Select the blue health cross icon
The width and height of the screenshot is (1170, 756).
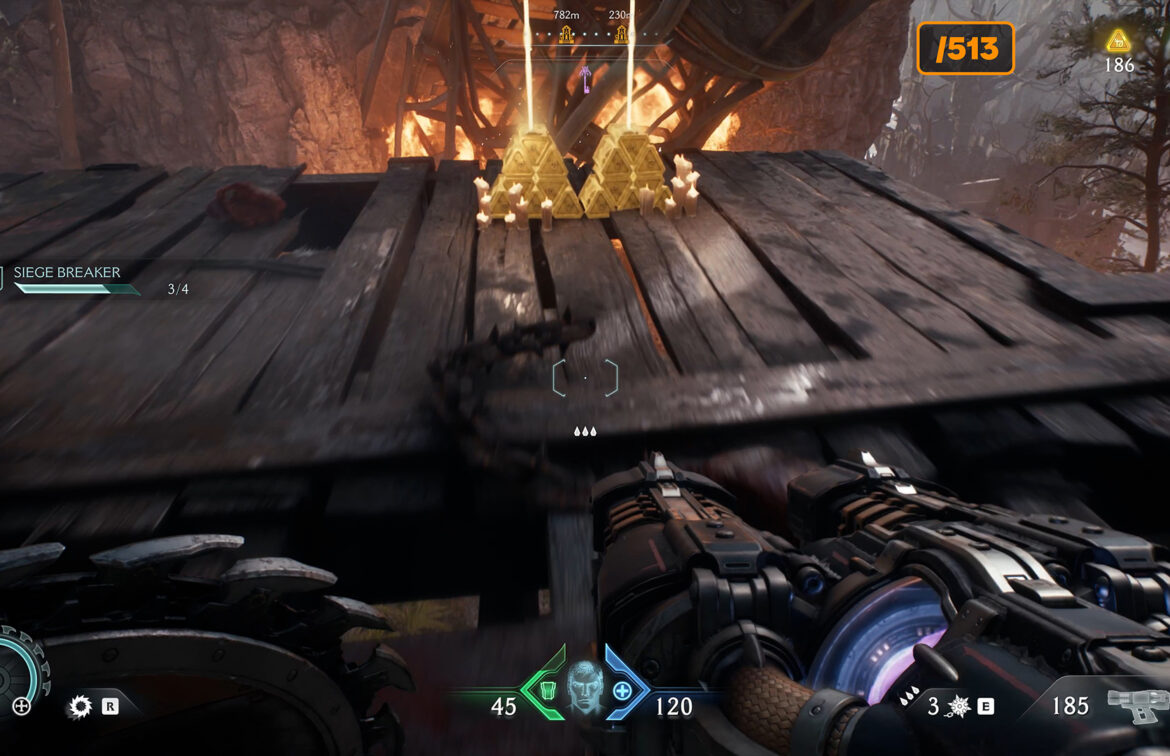point(622,690)
